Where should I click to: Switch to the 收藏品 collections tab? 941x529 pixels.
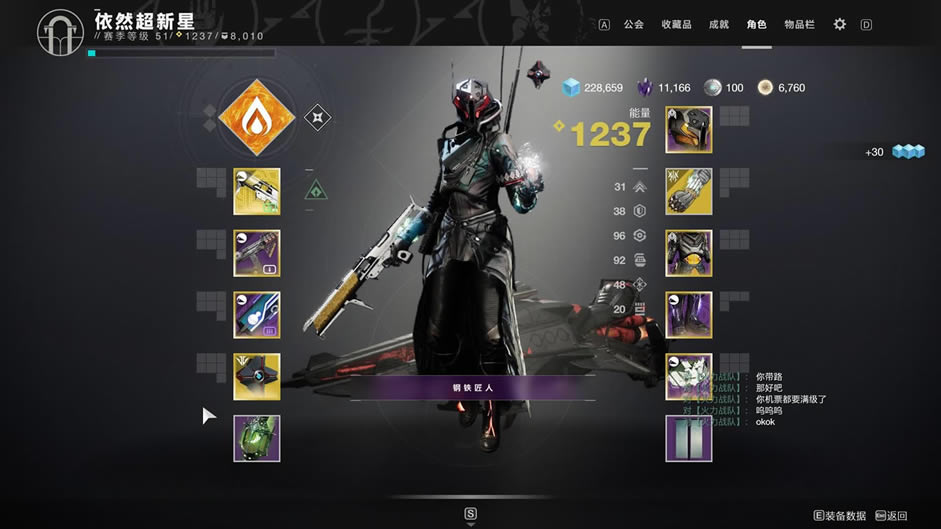[677, 24]
